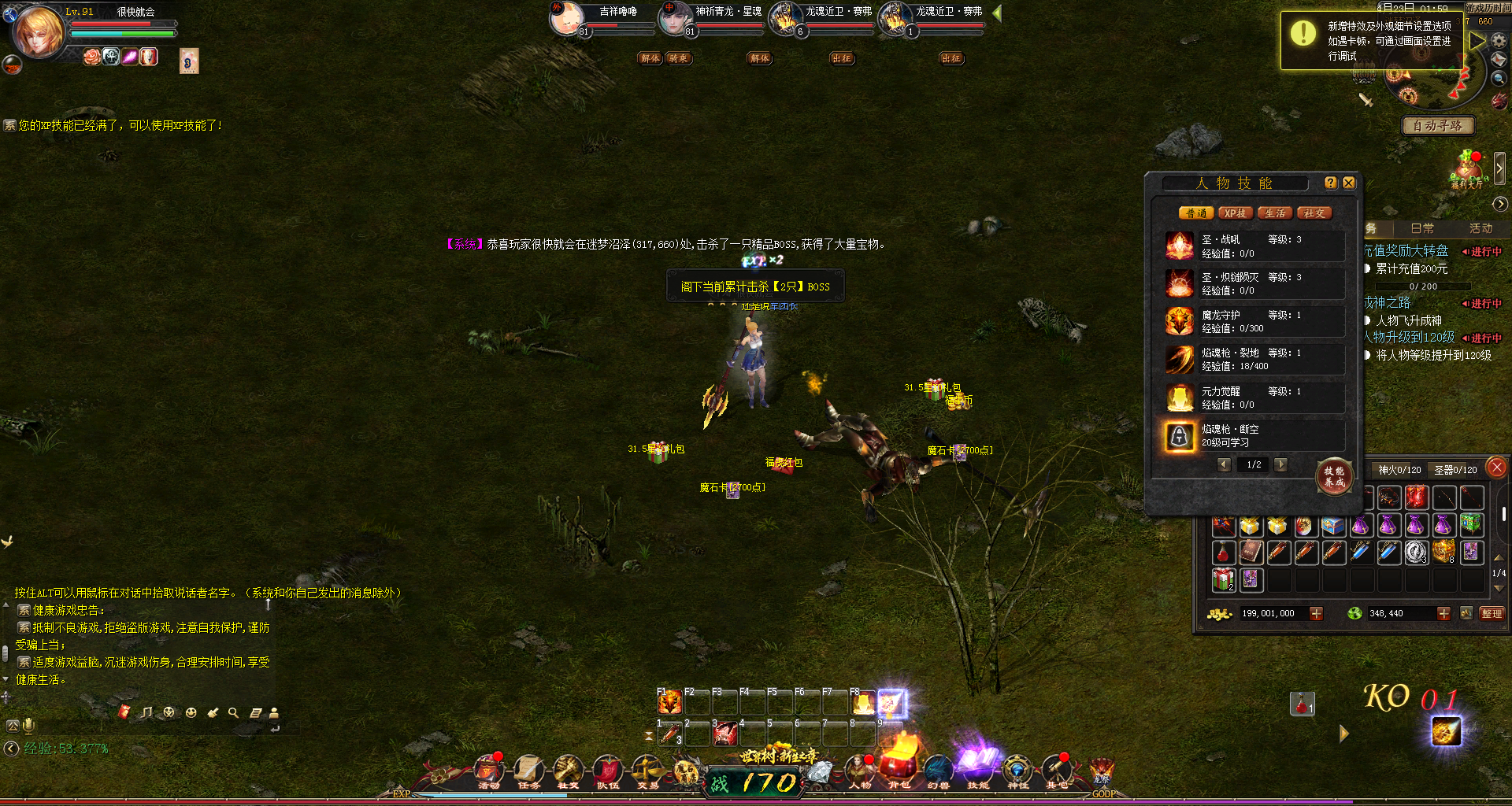Activate the 自动寻路 auto-pathfinding button
The image size is (1512, 806).
pos(1437,126)
